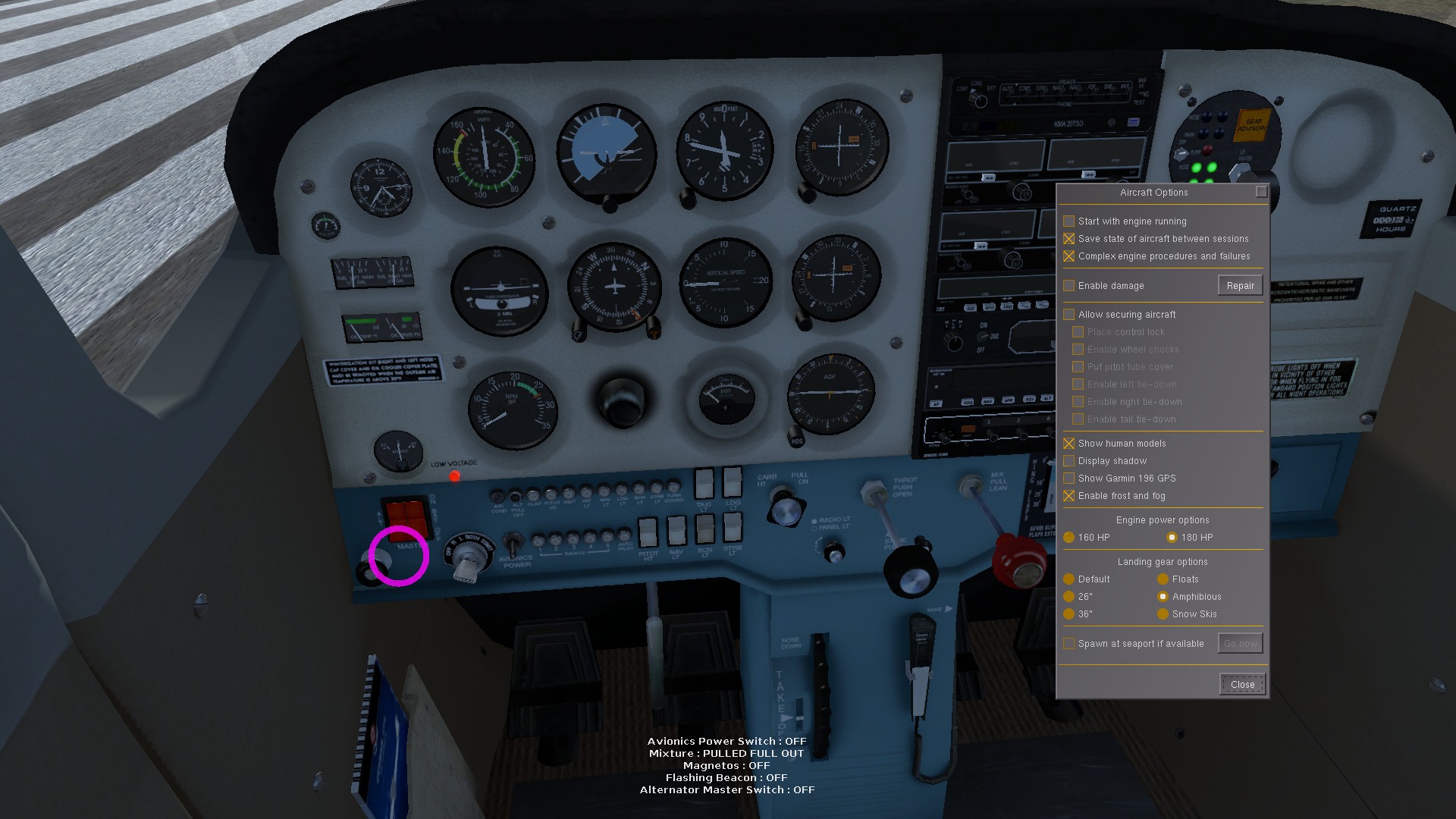Uncheck Save state of aircraft between sessions

1069,238
